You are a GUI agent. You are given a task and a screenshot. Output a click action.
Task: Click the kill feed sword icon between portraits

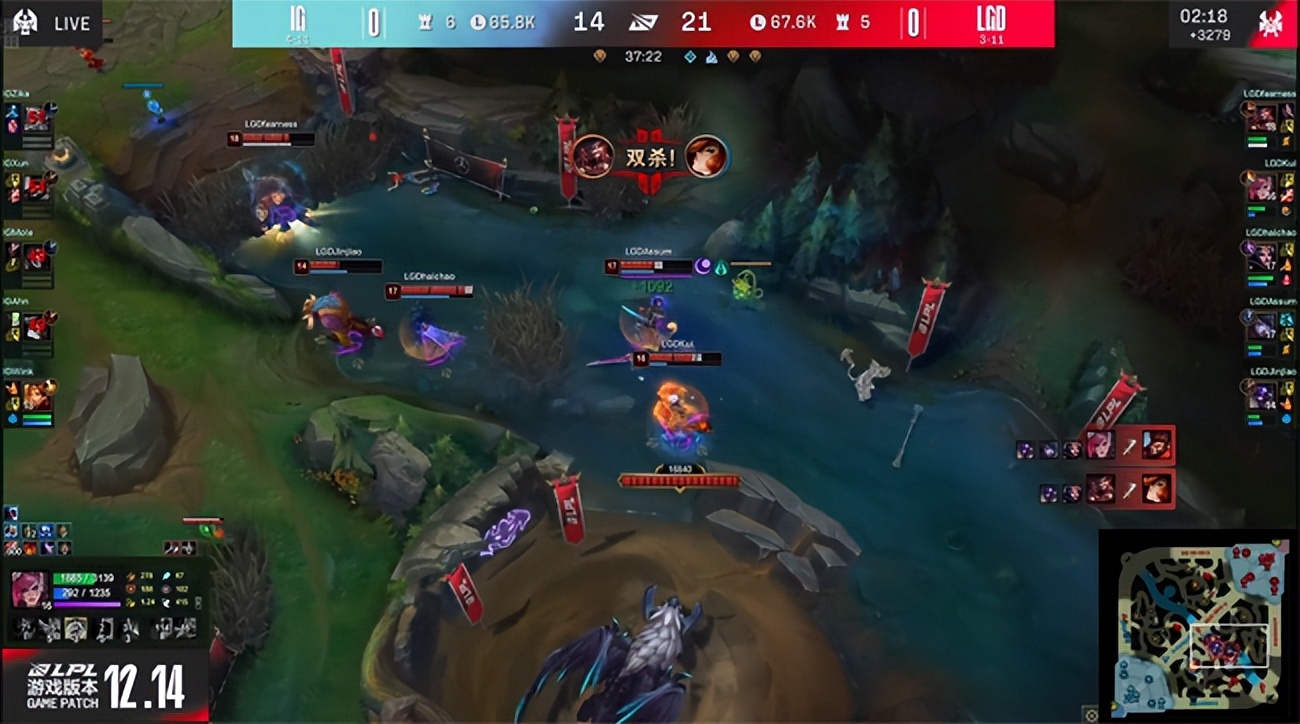click(x=1129, y=448)
